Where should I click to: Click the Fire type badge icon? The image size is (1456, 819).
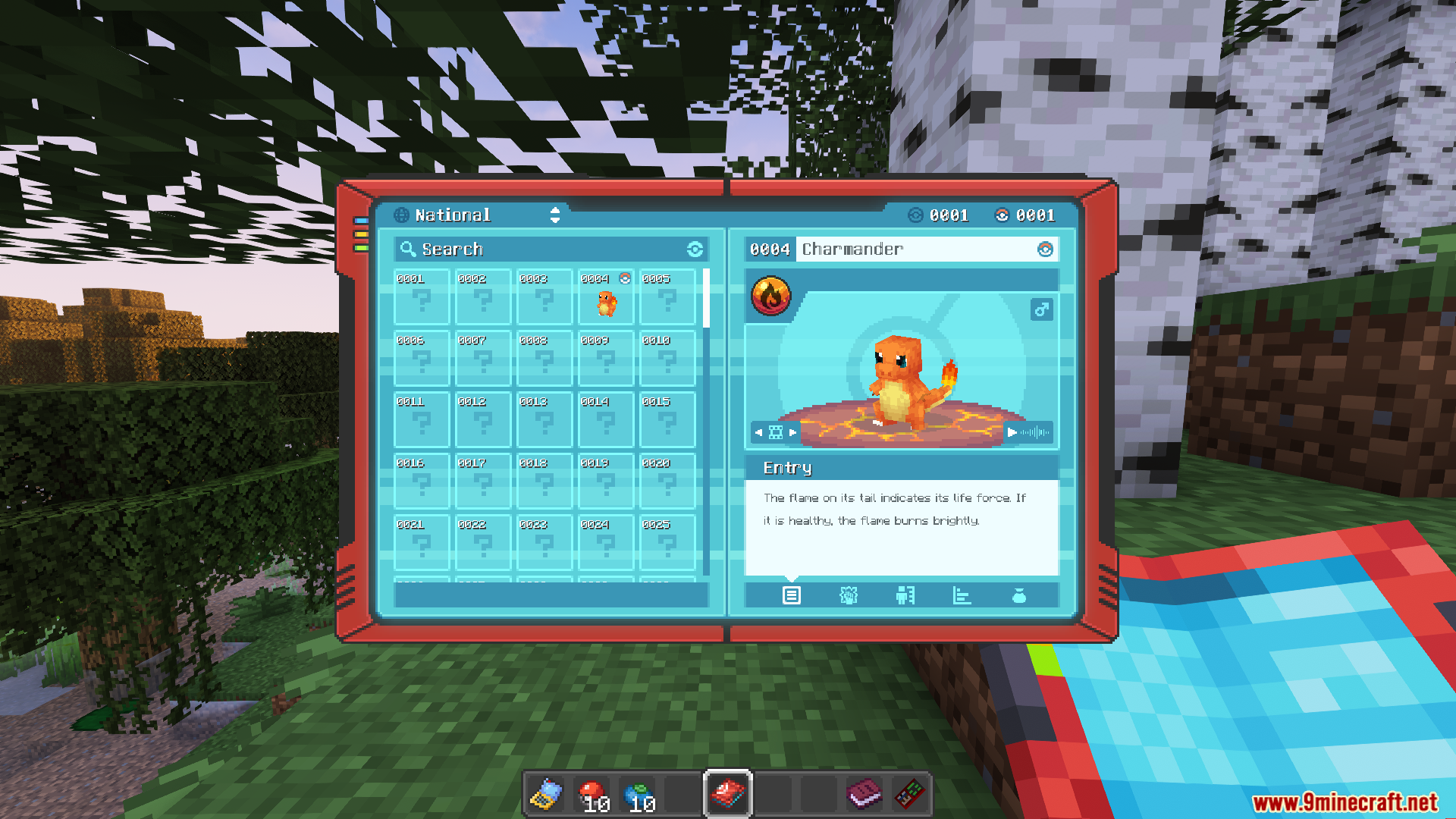(x=770, y=297)
